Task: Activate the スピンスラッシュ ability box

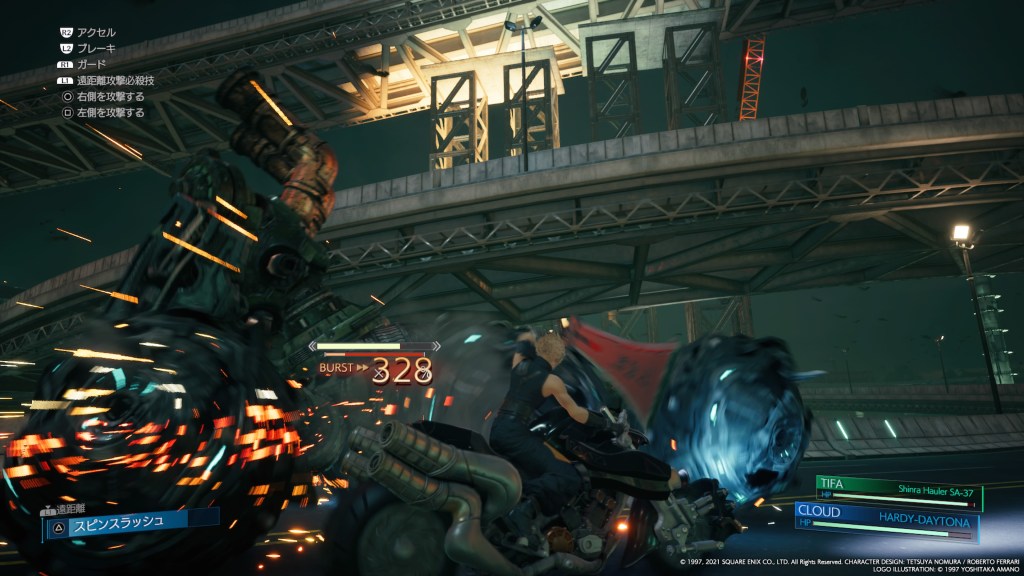Action: coord(130,523)
